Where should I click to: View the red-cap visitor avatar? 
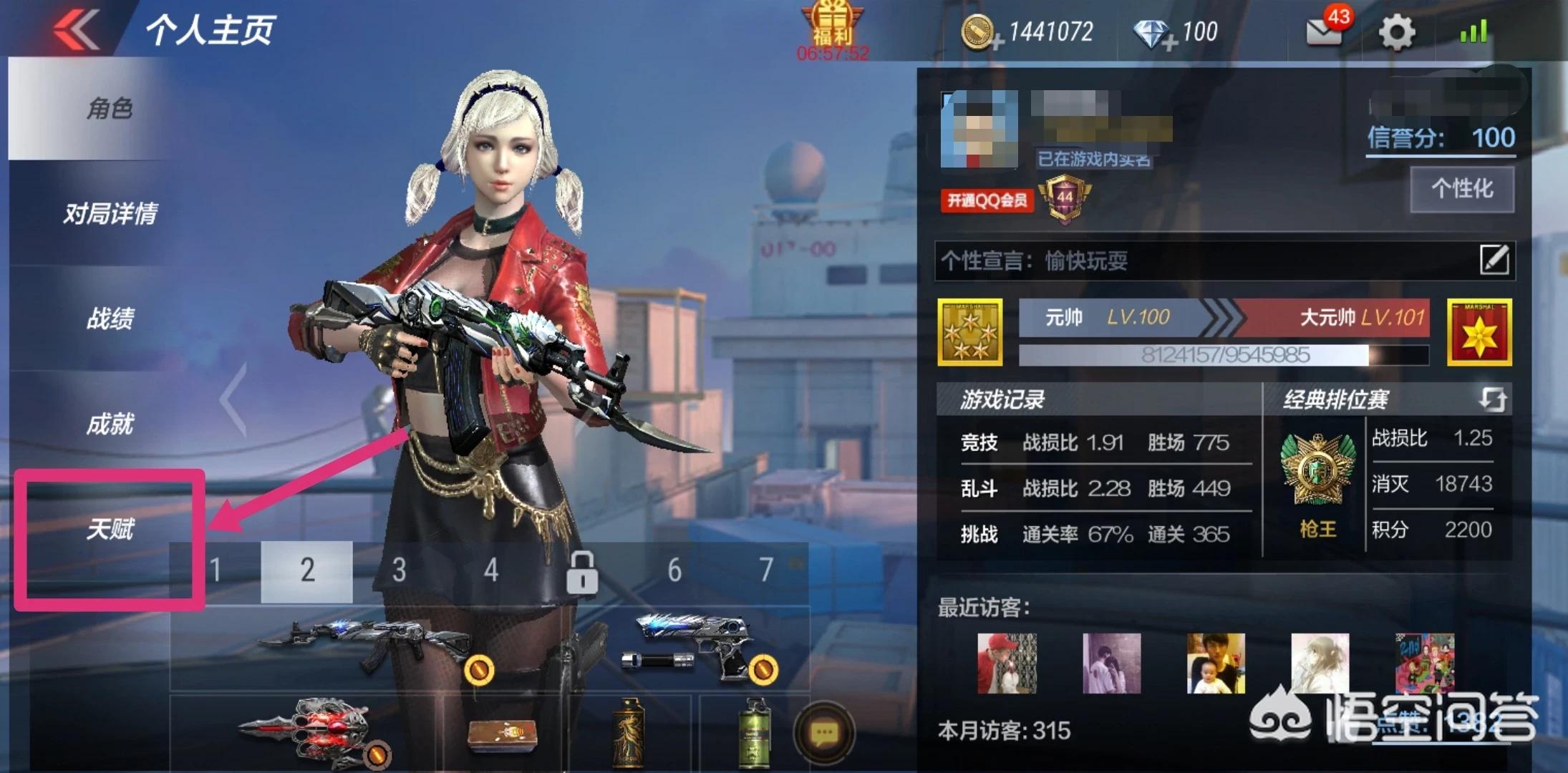1007,663
